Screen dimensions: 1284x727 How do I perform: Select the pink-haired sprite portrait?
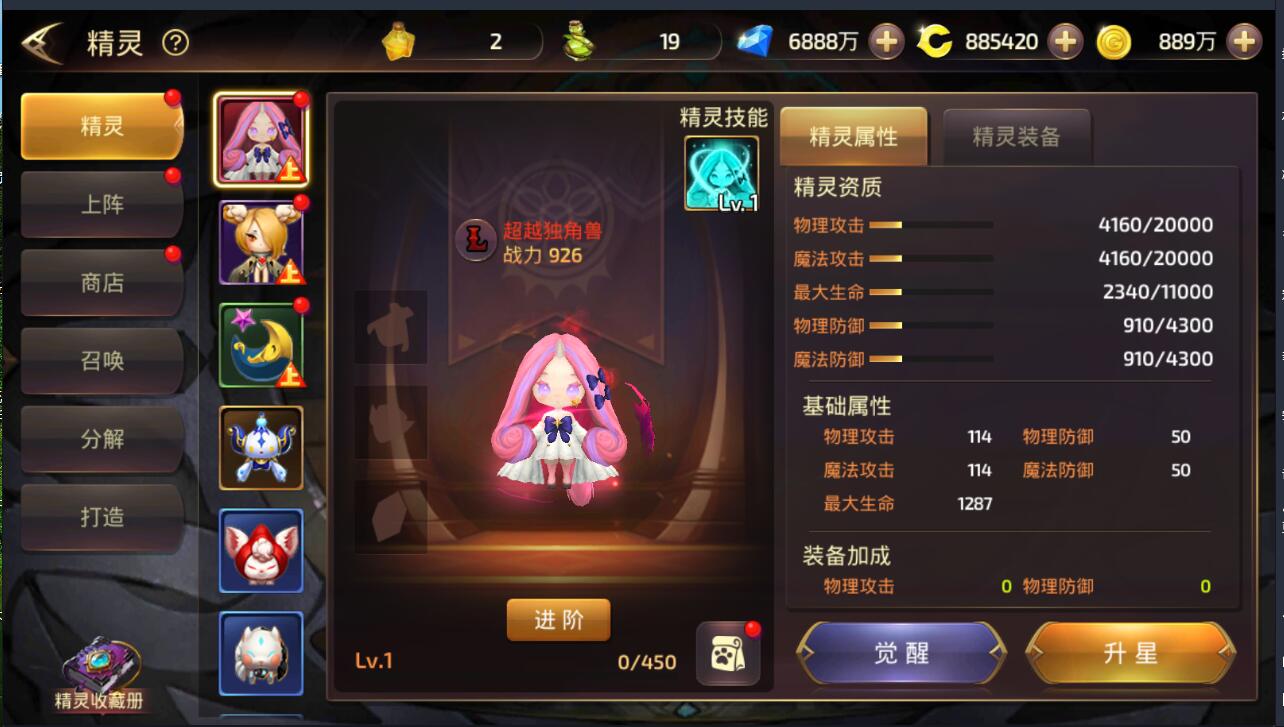[x=261, y=140]
